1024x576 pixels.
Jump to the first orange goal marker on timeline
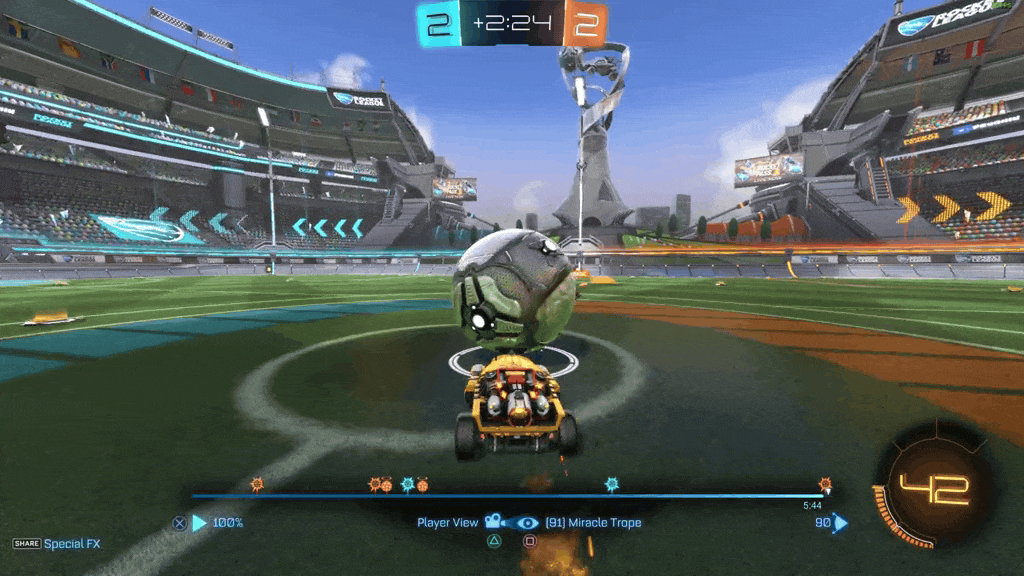257,484
